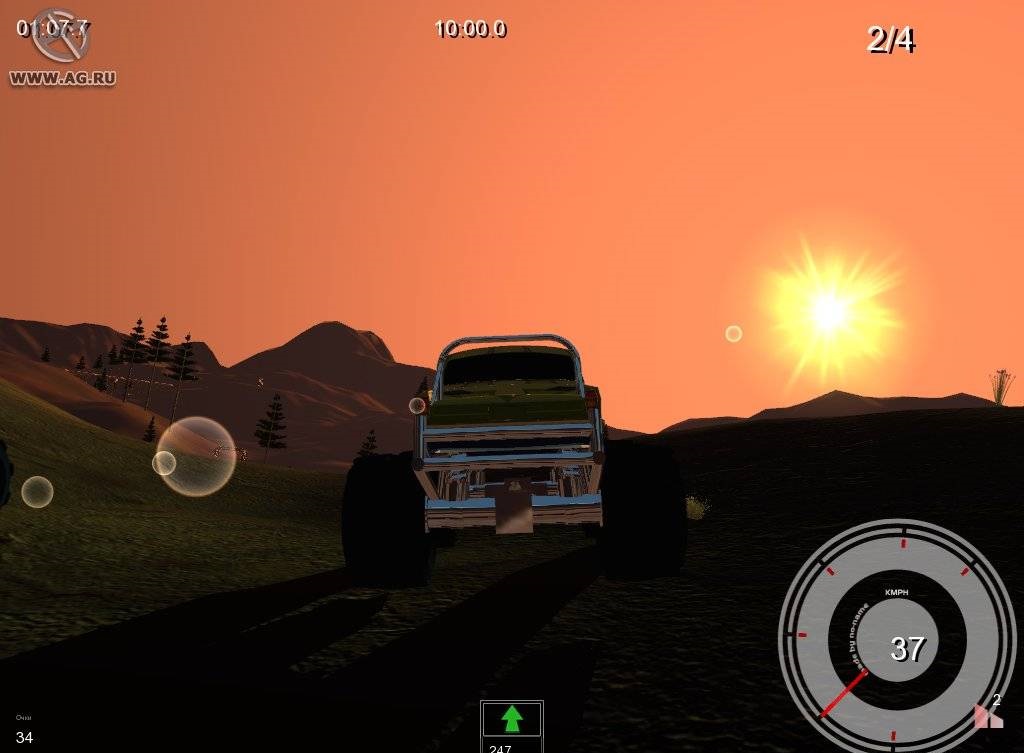Click the green checkpoint direction arrow
The image size is (1024, 753).
tap(512, 718)
